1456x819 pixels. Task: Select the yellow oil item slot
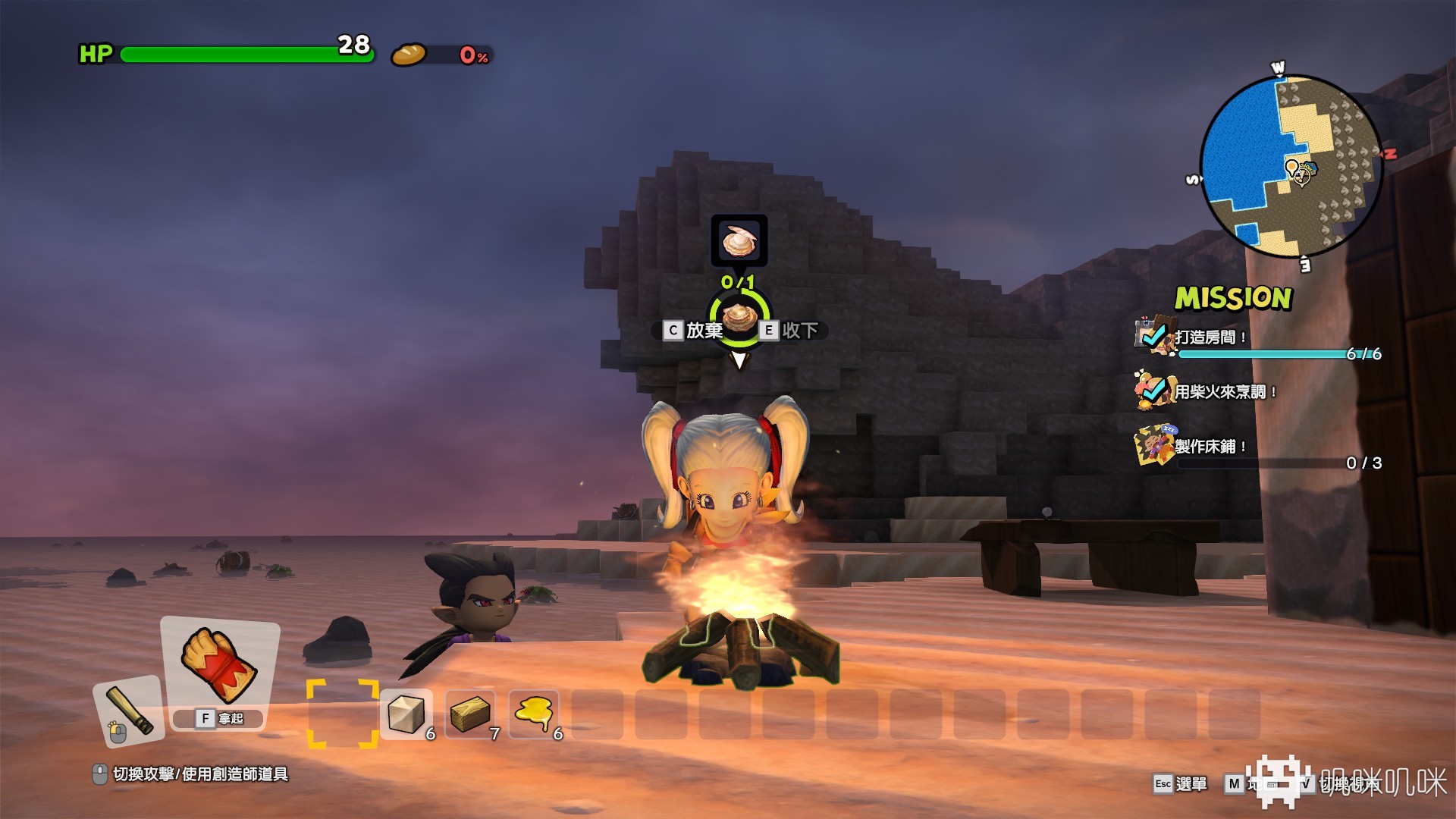(x=533, y=714)
